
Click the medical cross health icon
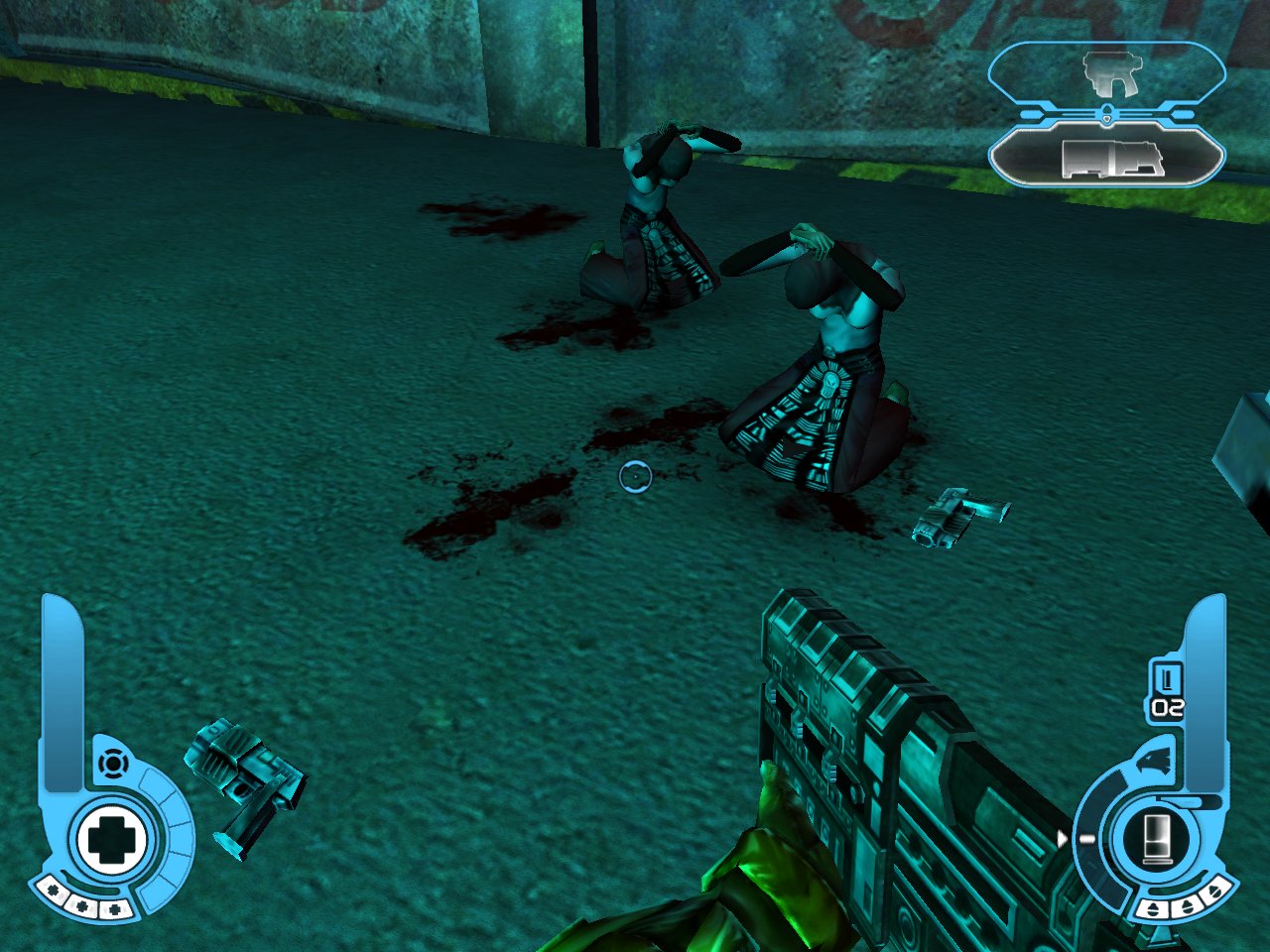pyautogui.click(x=111, y=839)
